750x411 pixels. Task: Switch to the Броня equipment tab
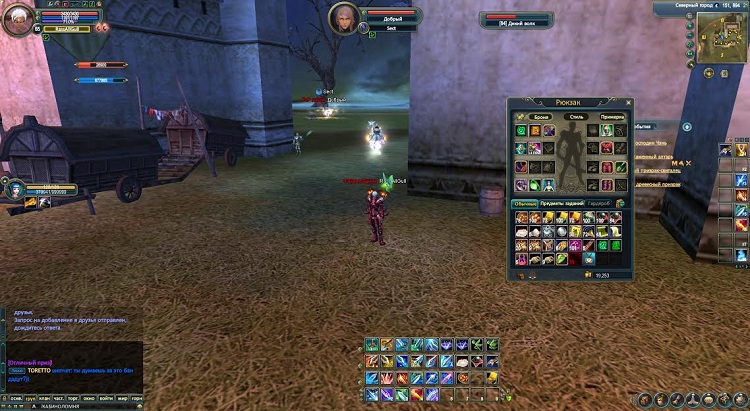coord(541,117)
